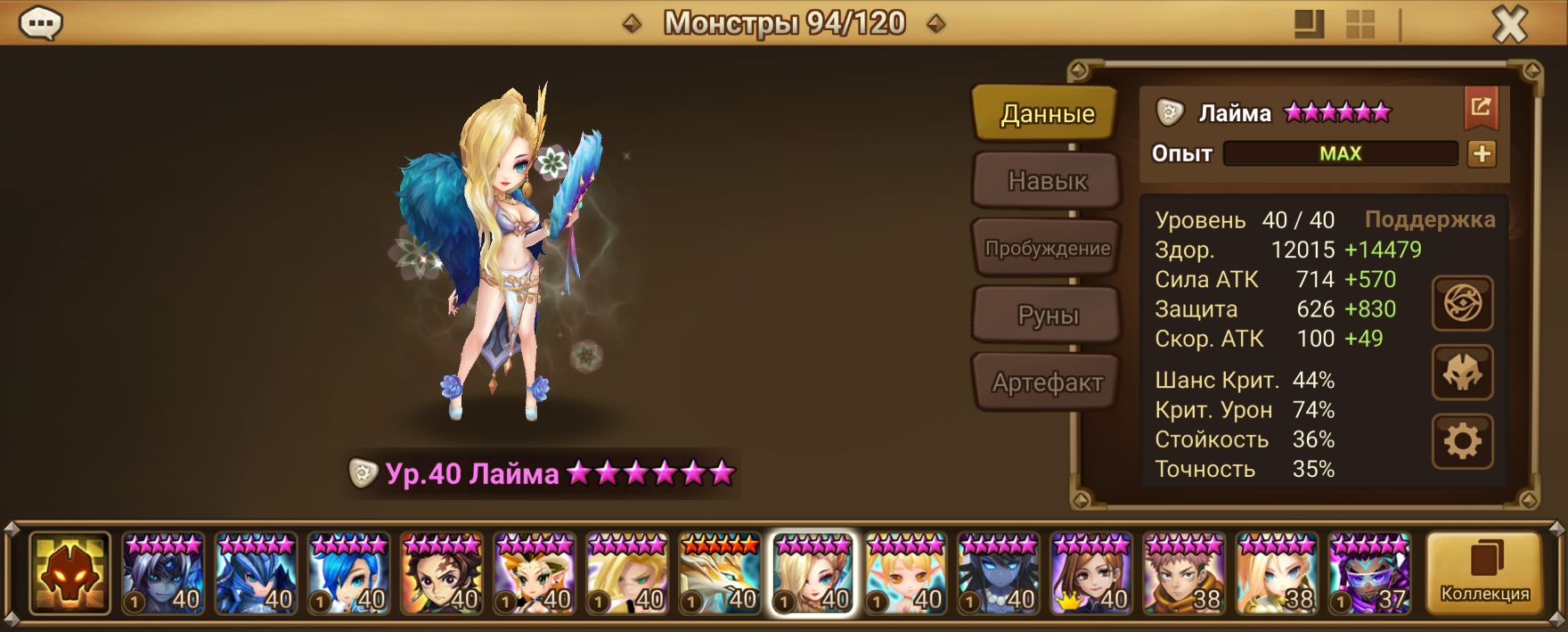Open the Коллекция button
Viewport: 1568px width, 632px height.
pyautogui.click(x=1484, y=573)
